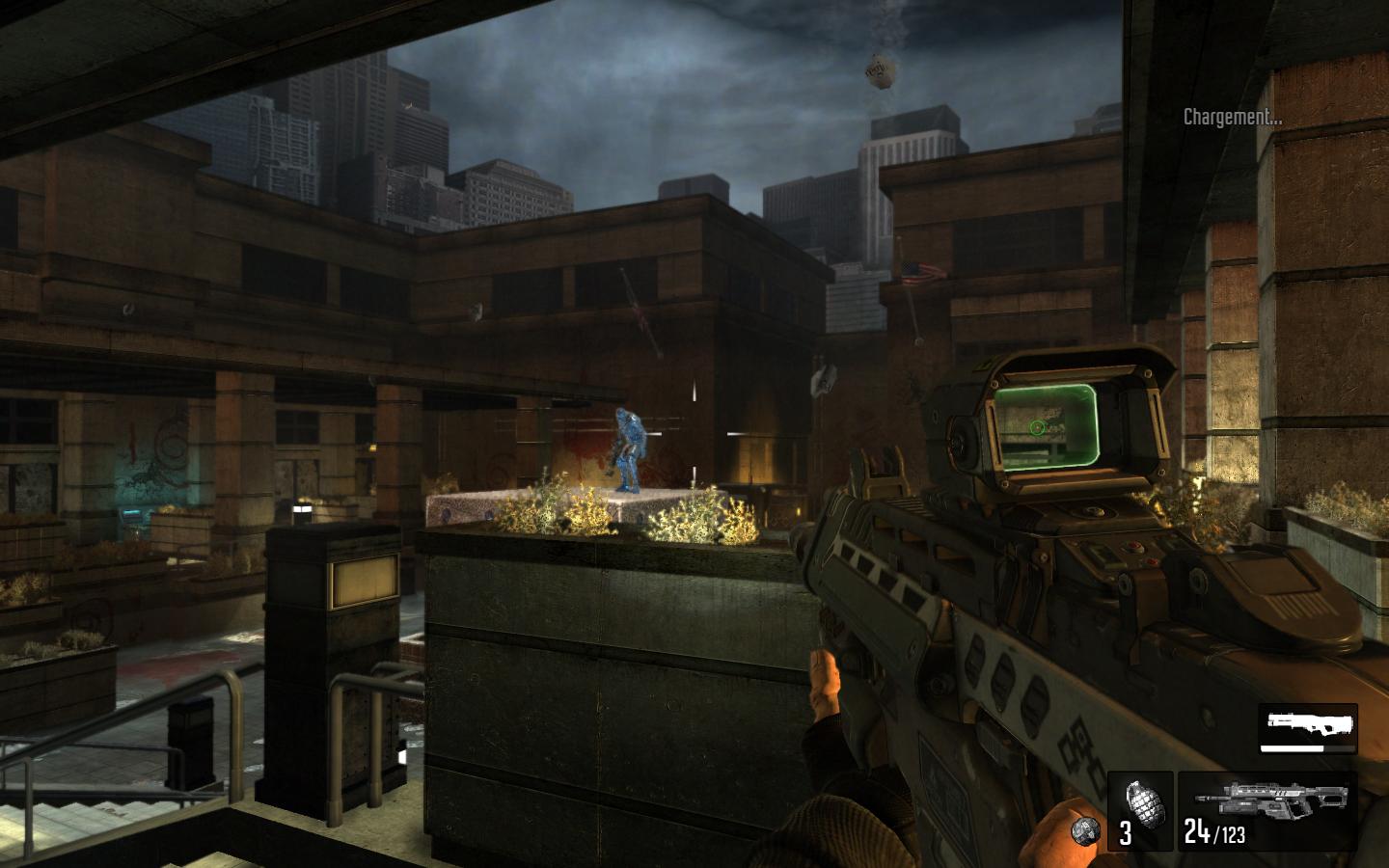Screen dimensions: 1389x868
Task: Select the frag grenade slot
Action: point(1139,809)
